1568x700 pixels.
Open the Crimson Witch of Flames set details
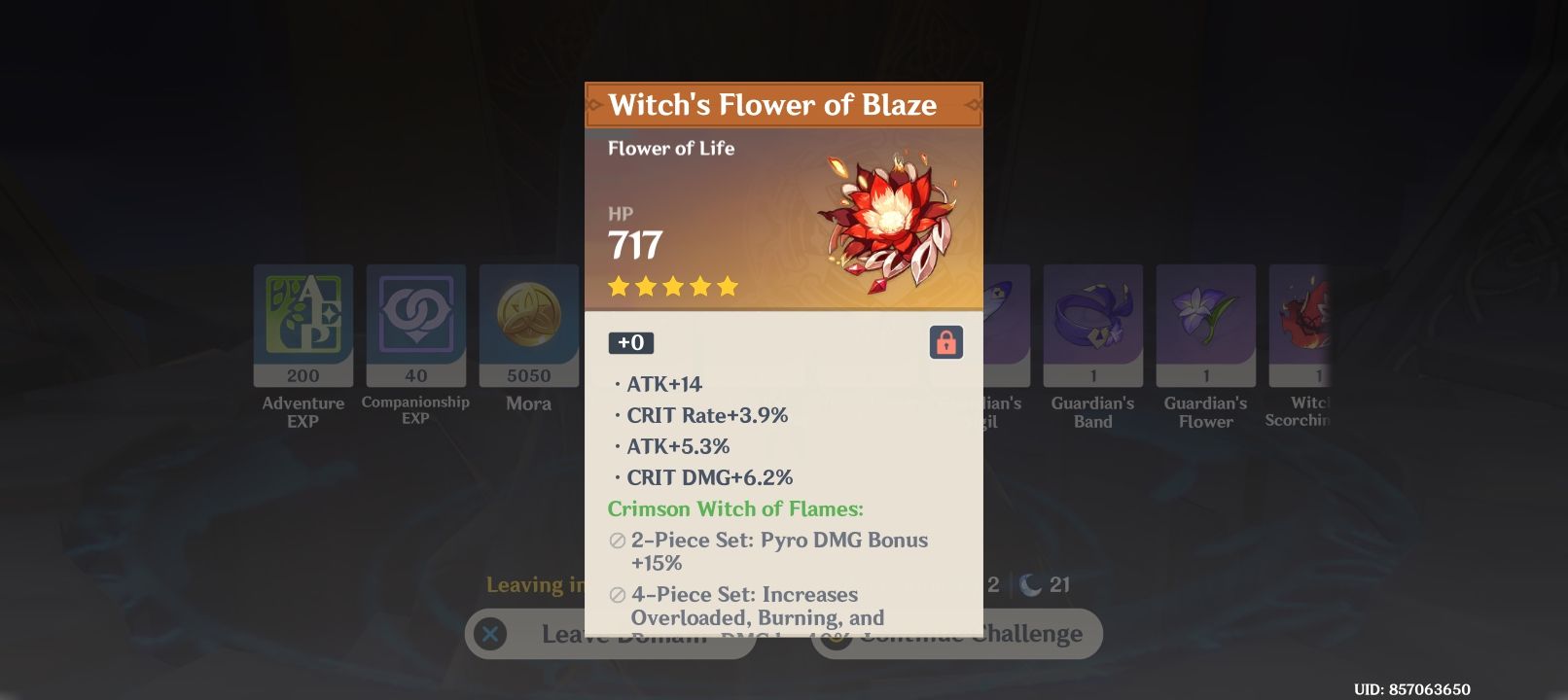[x=737, y=508]
